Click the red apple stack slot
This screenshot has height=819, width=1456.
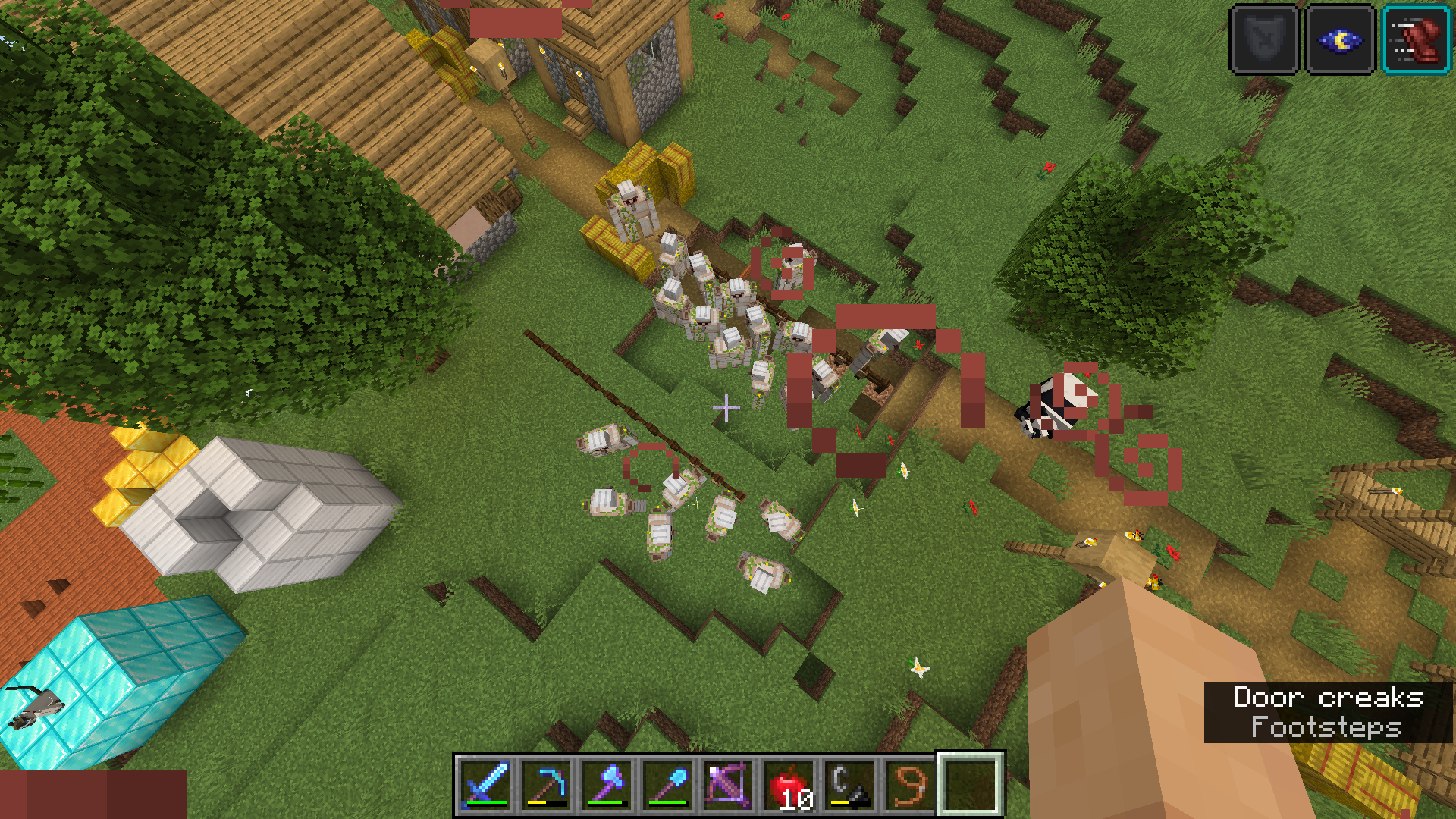789,785
